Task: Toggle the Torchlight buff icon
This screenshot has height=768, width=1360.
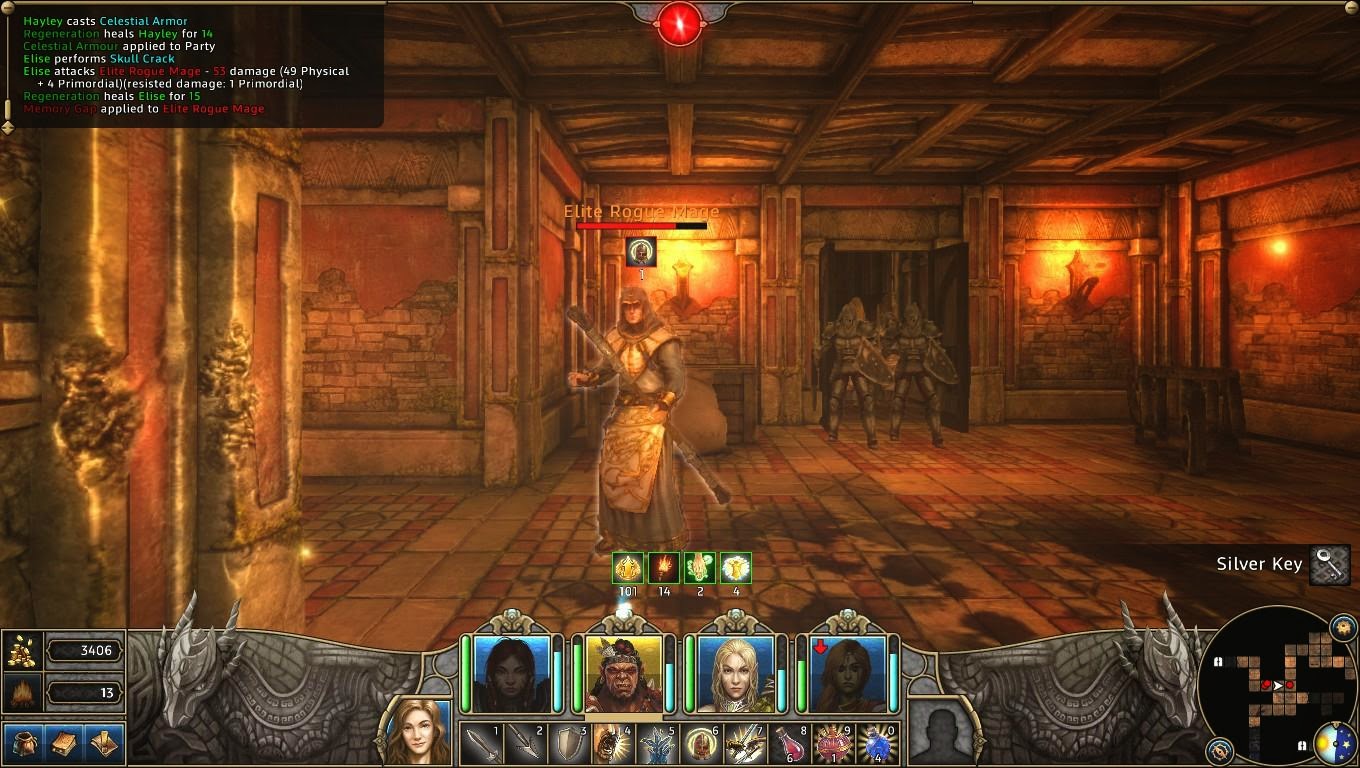Action: [x=662, y=567]
